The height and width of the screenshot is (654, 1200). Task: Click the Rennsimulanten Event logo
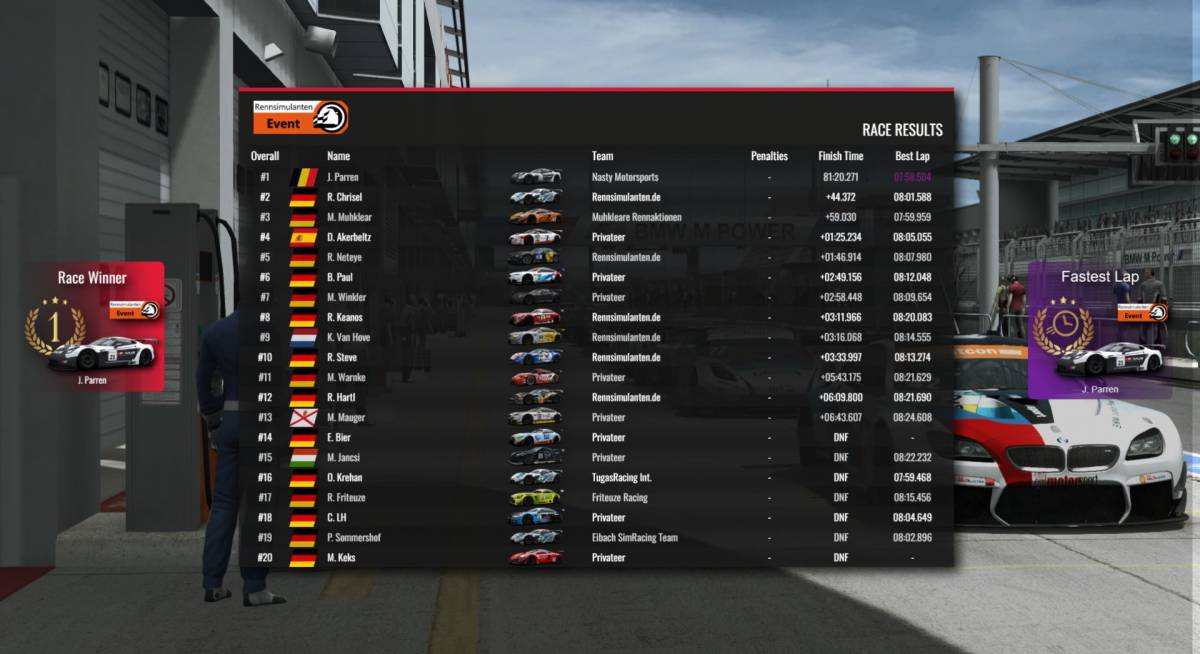point(301,117)
